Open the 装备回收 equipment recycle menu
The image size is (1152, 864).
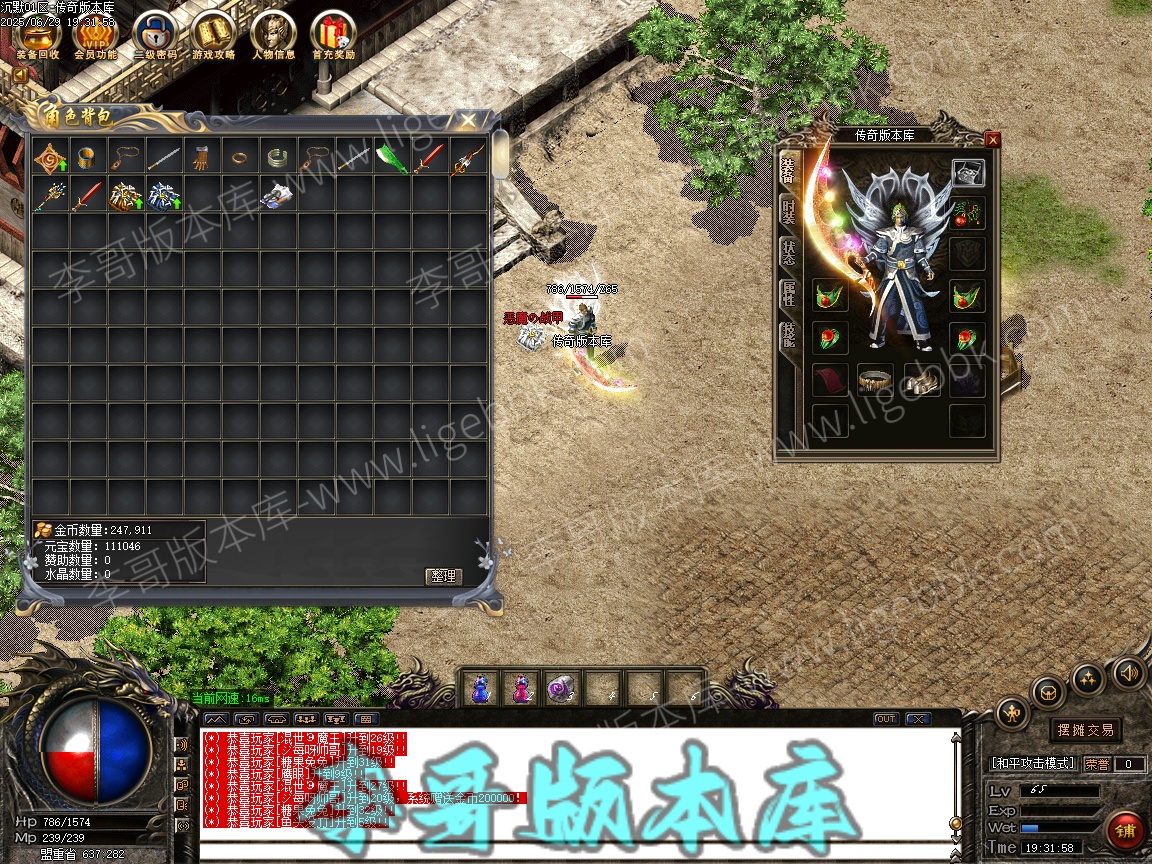click(38, 34)
